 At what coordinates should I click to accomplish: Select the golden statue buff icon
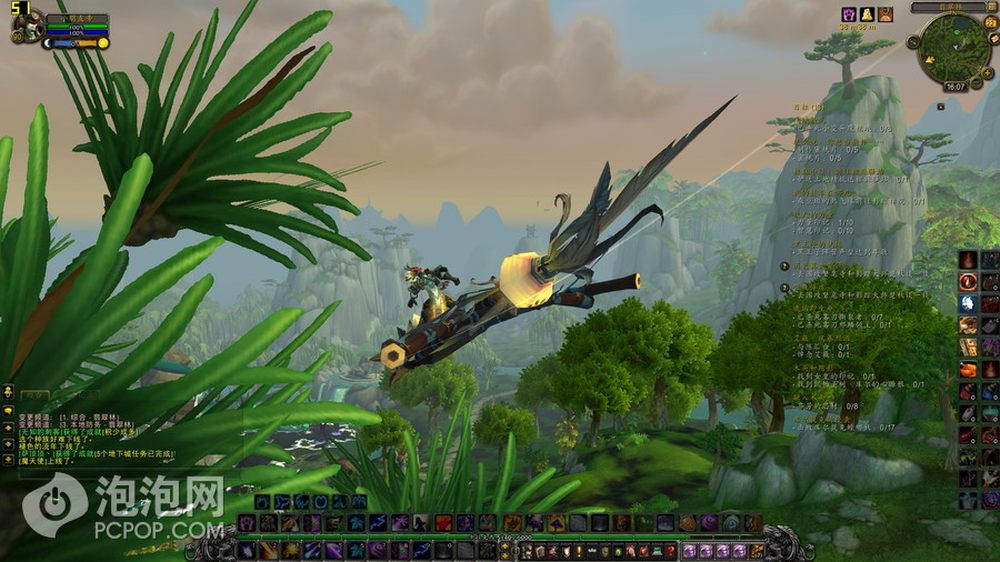(868, 14)
